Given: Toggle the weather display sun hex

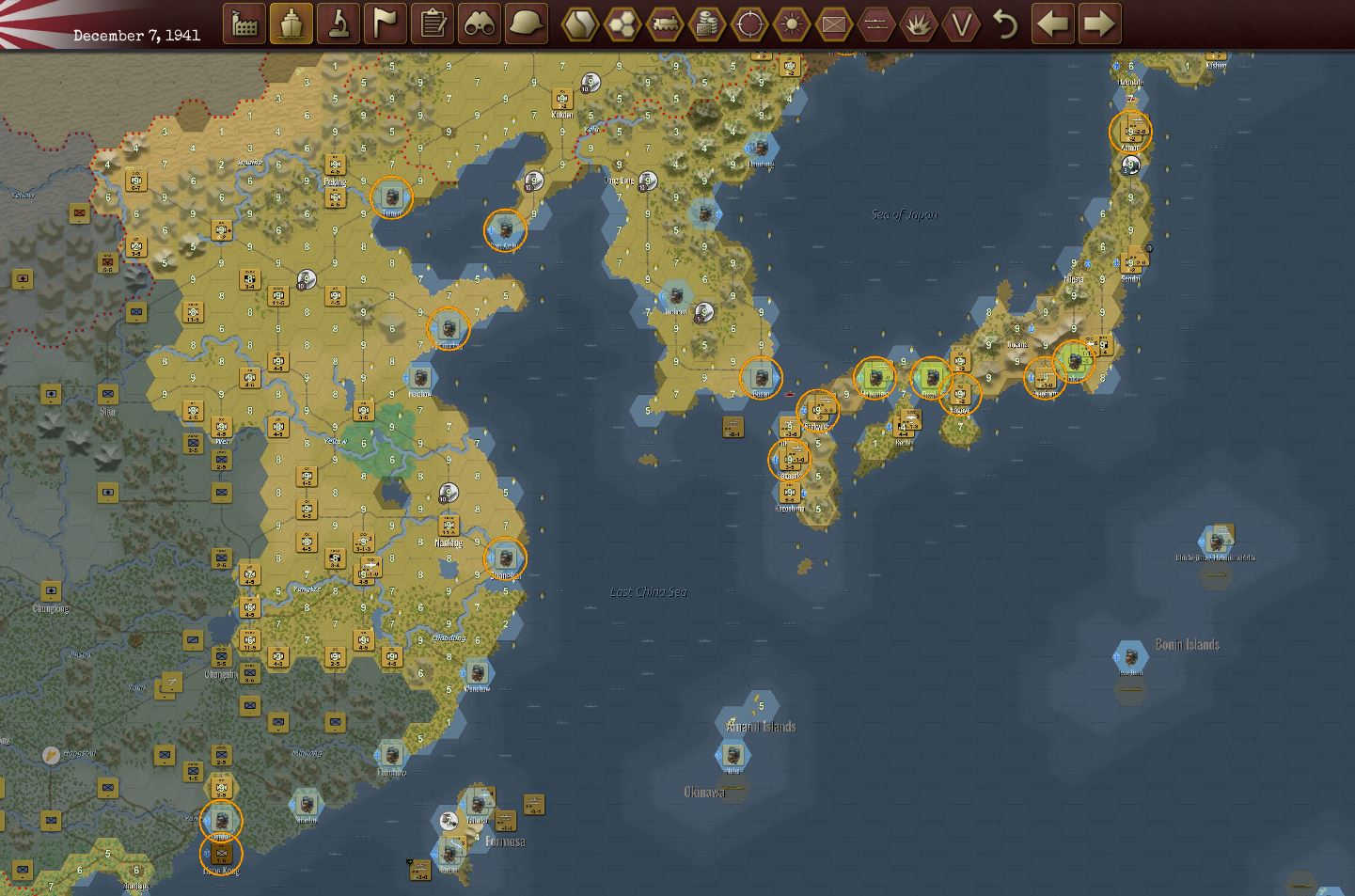Looking at the screenshot, I should click(x=792, y=24).
